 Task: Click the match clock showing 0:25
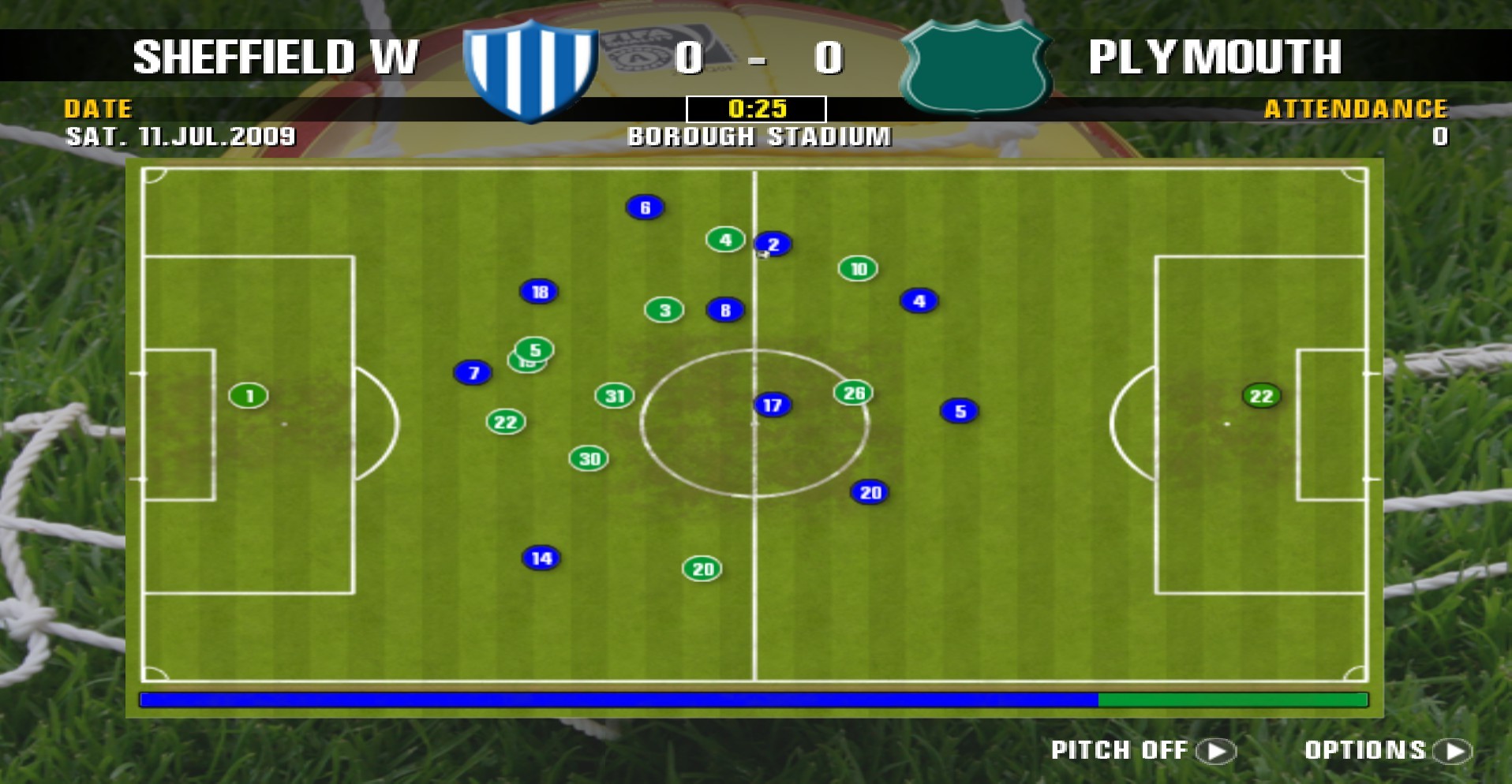[757, 108]
